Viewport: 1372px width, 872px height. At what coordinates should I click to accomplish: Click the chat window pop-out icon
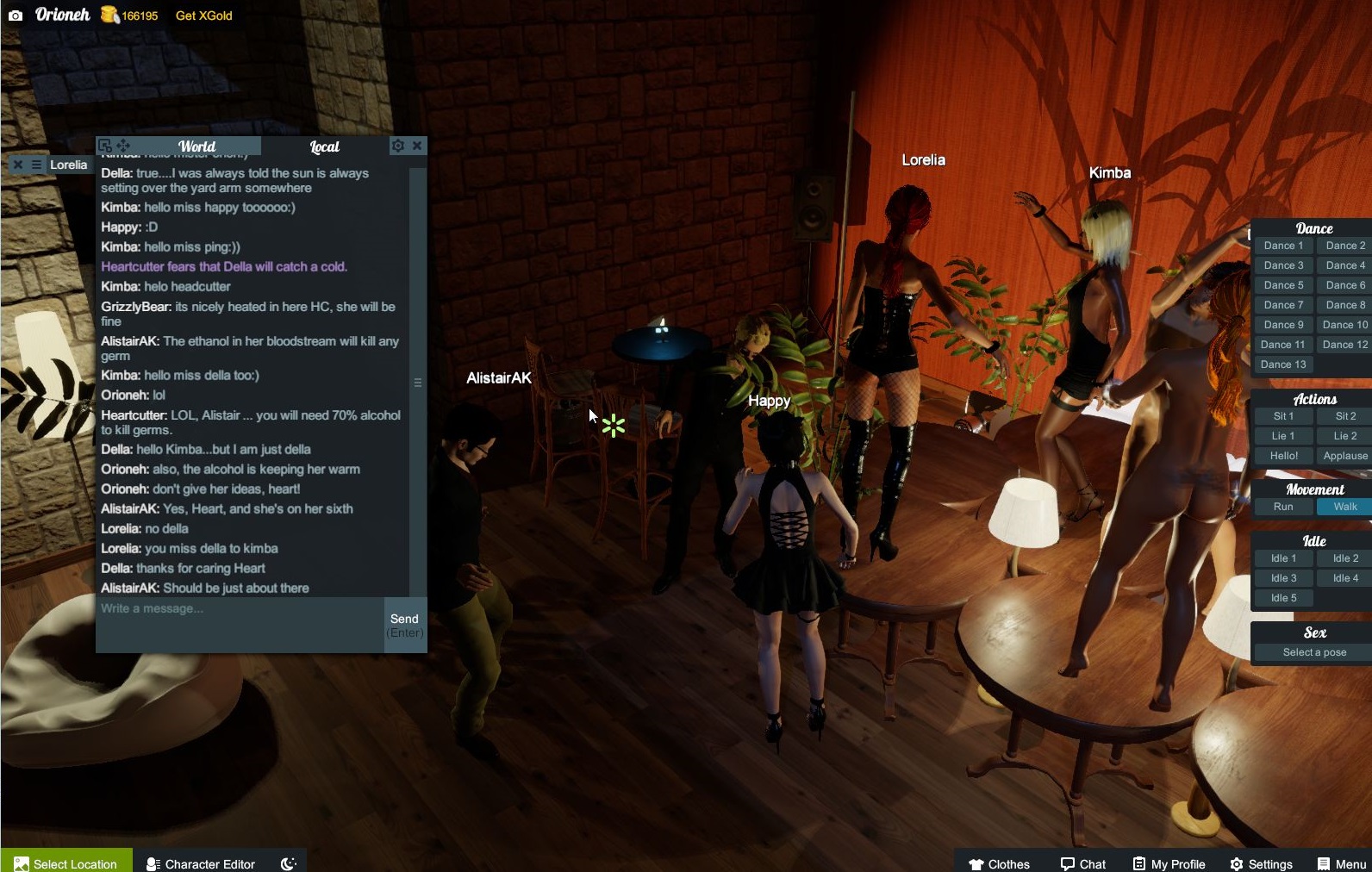(105, 145)
